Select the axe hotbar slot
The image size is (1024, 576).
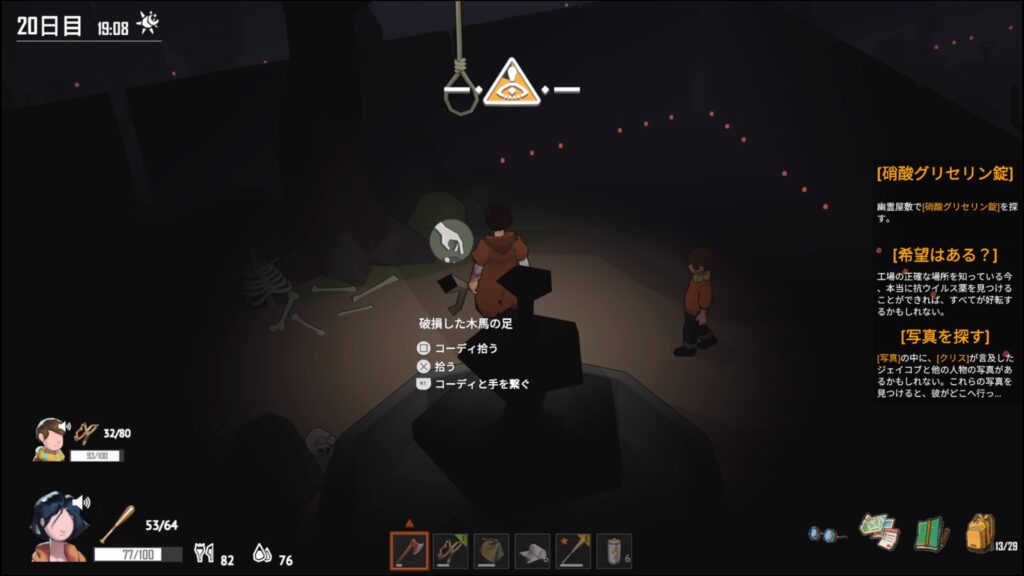(x=409, y=551)
